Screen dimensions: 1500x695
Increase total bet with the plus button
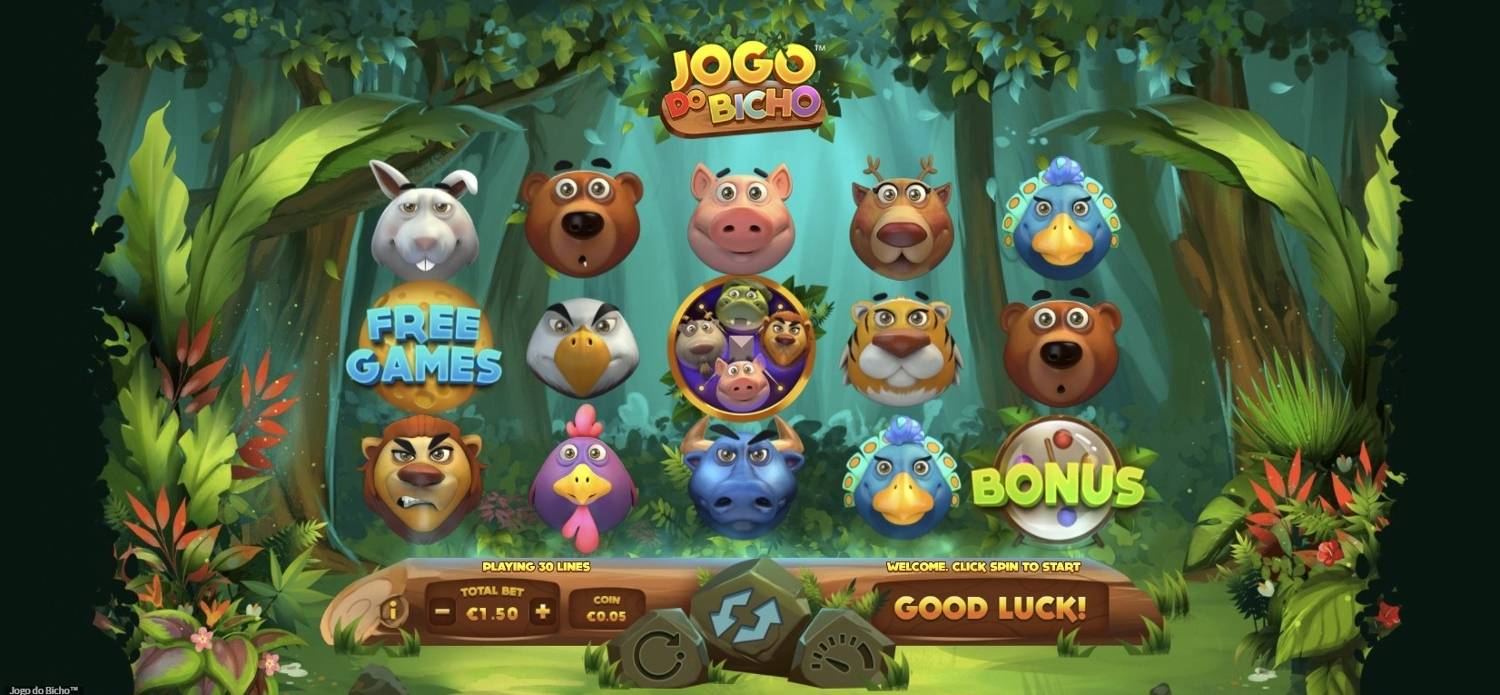pos(542,612)
